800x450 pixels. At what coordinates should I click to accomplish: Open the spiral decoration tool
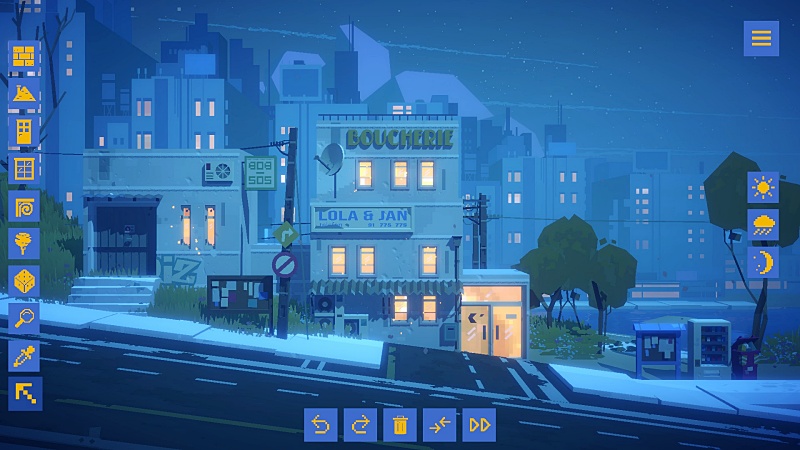24,206
